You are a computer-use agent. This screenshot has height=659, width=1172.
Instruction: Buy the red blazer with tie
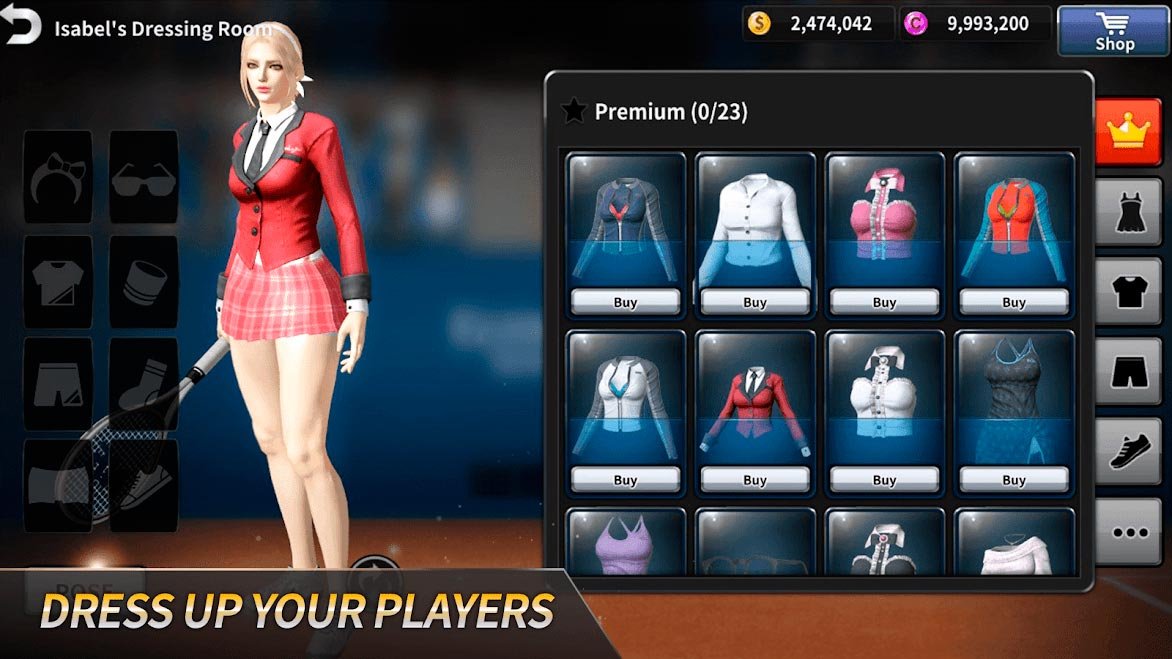[755, 480]
